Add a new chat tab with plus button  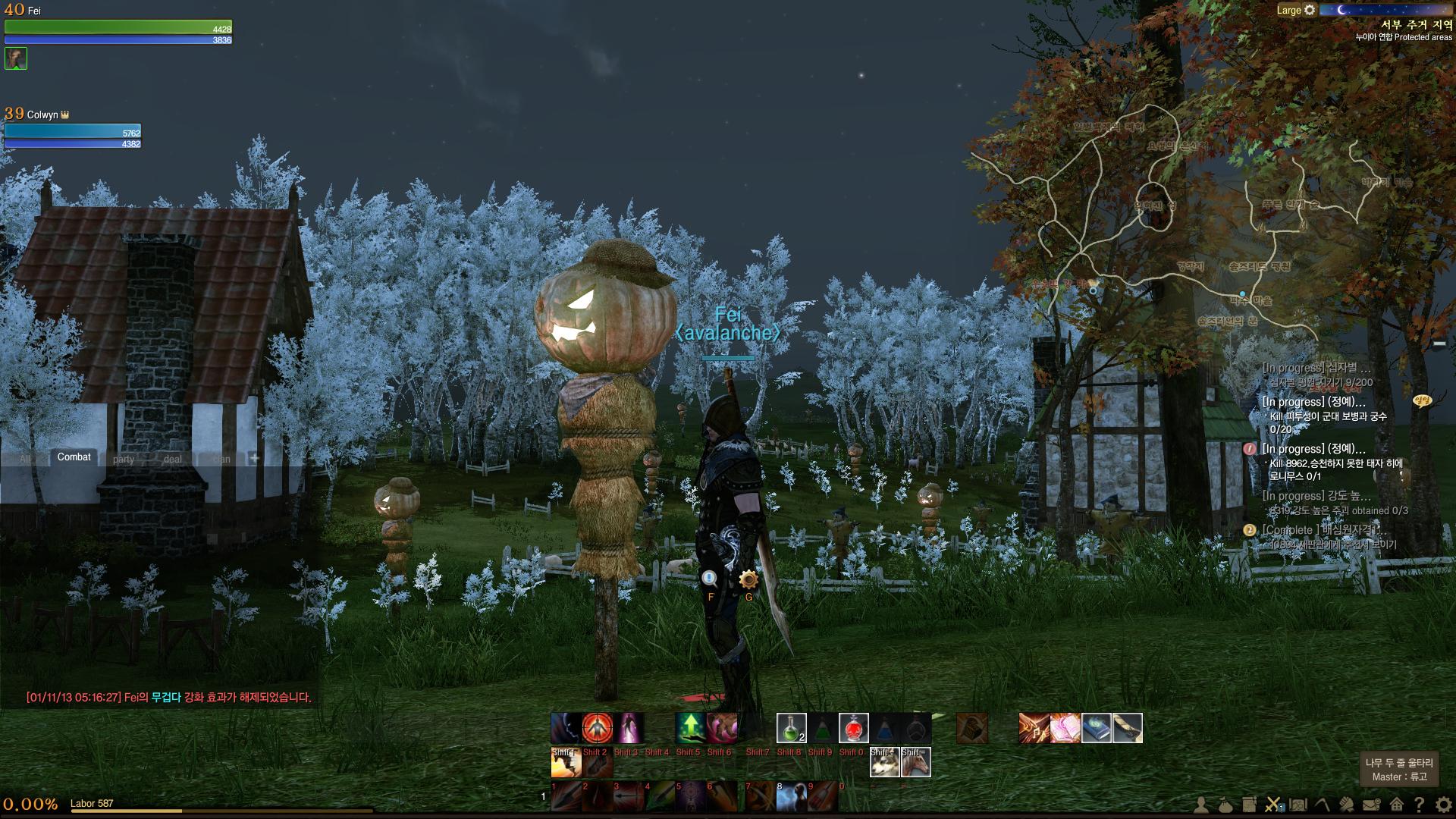coord(254,458)
